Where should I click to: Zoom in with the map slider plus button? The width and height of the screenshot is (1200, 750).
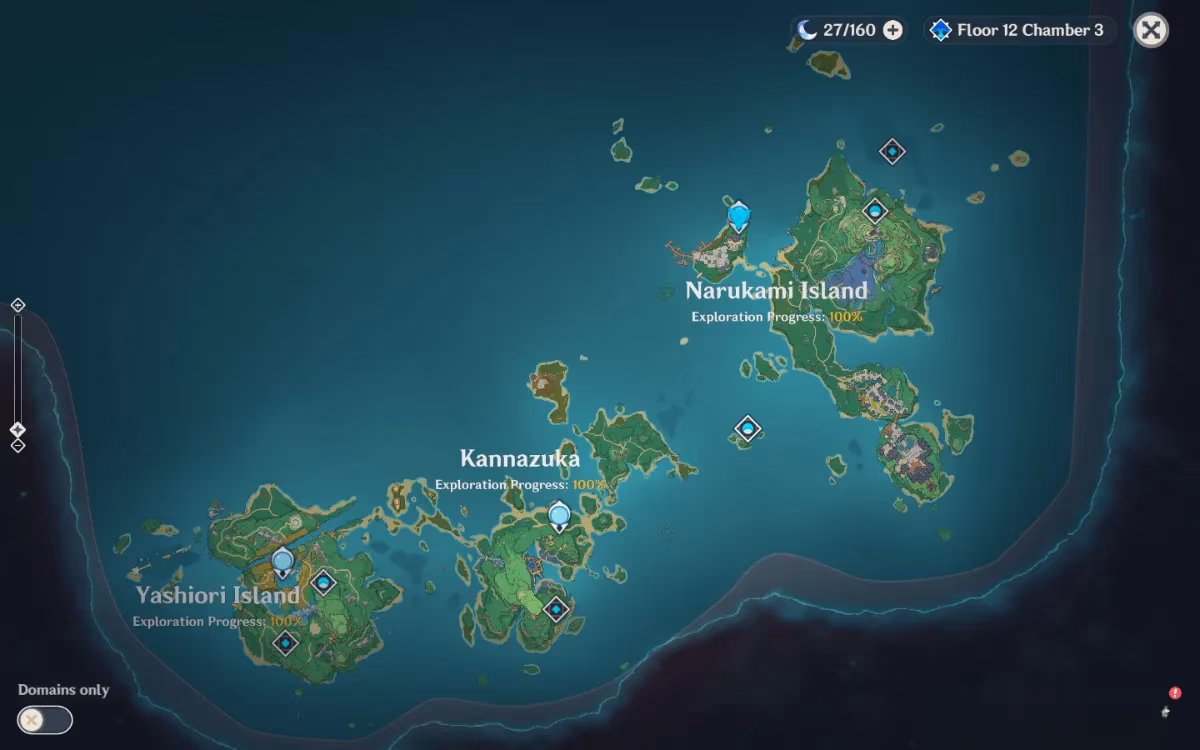click(x=17, y=305)
